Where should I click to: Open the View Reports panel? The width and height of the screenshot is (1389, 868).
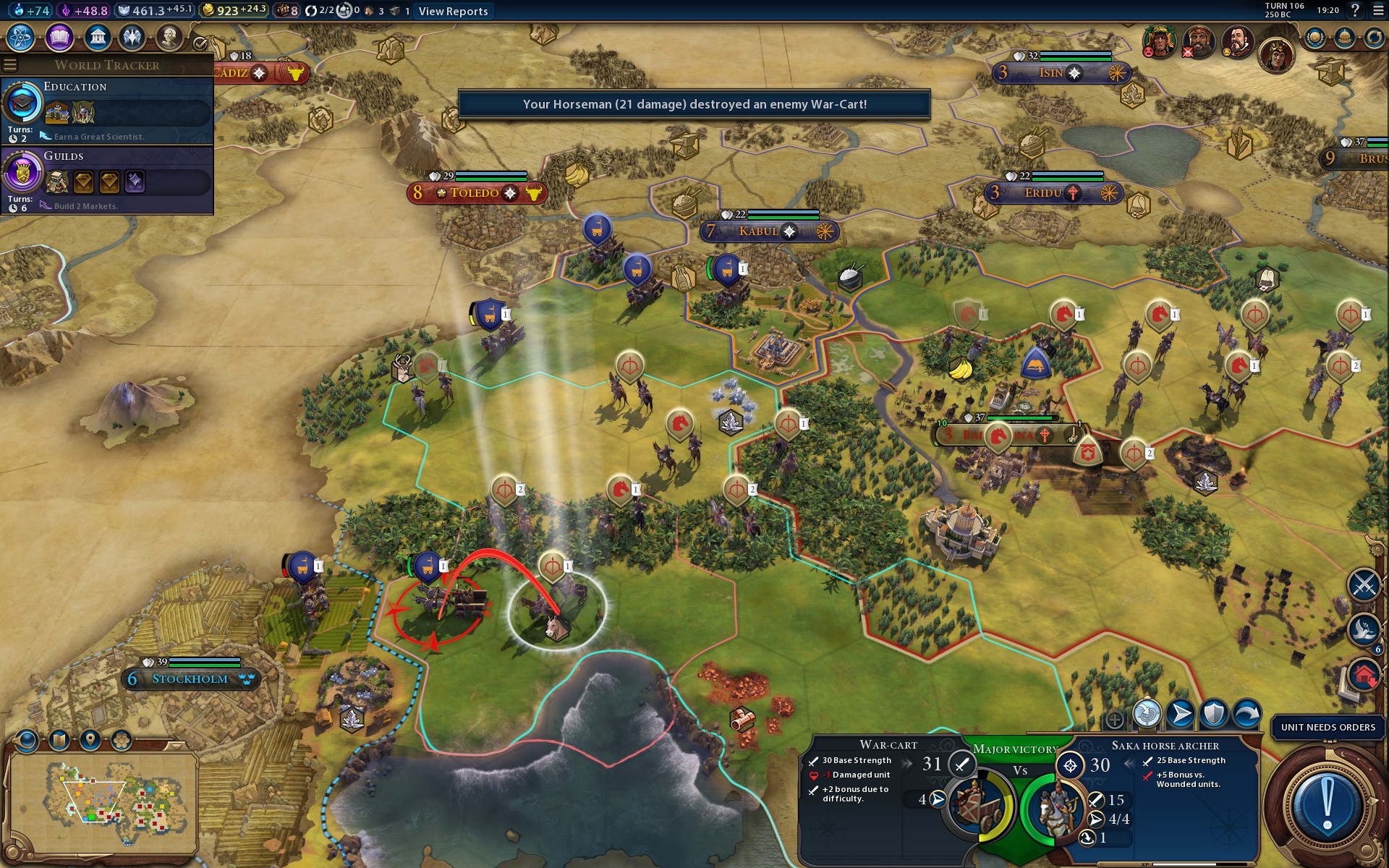(x=453, y=11)
